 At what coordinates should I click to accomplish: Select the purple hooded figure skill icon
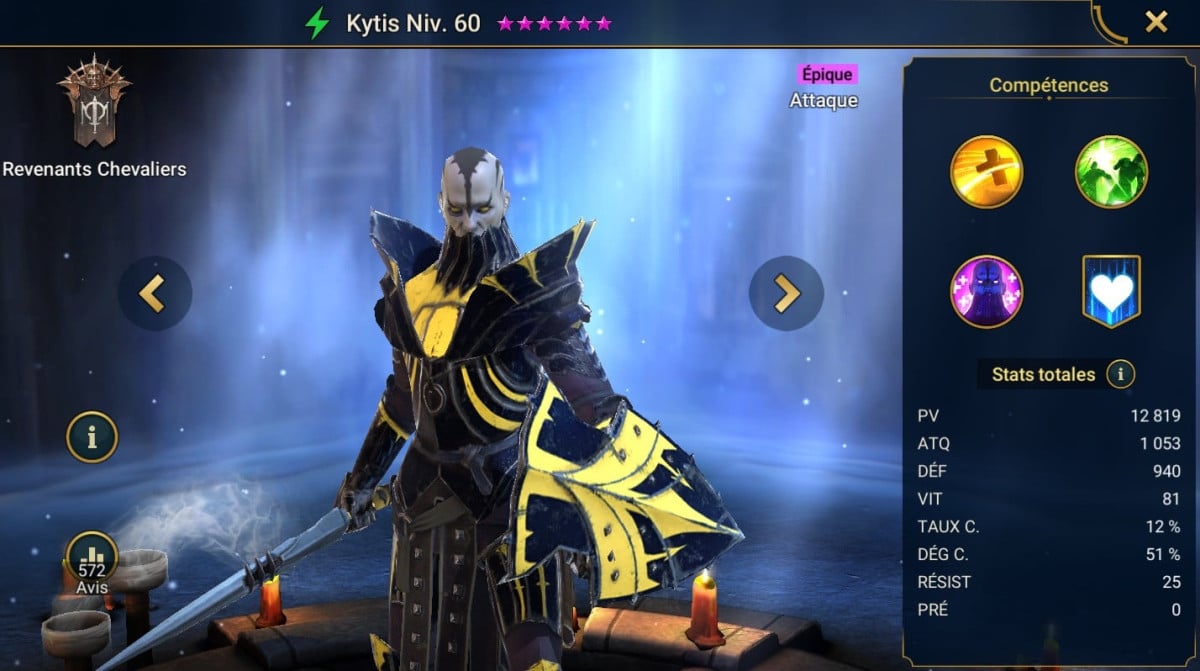(986, 292)
